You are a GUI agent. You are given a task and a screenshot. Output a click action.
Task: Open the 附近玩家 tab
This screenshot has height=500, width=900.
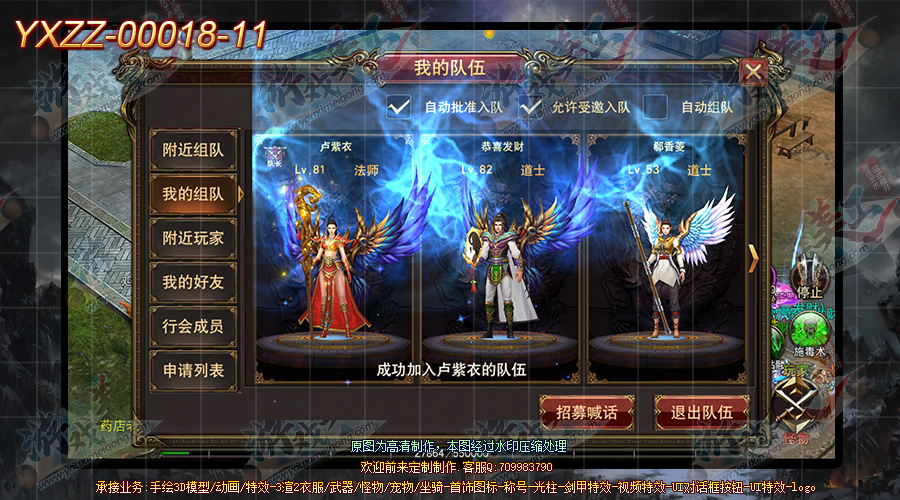click(193, 239)
